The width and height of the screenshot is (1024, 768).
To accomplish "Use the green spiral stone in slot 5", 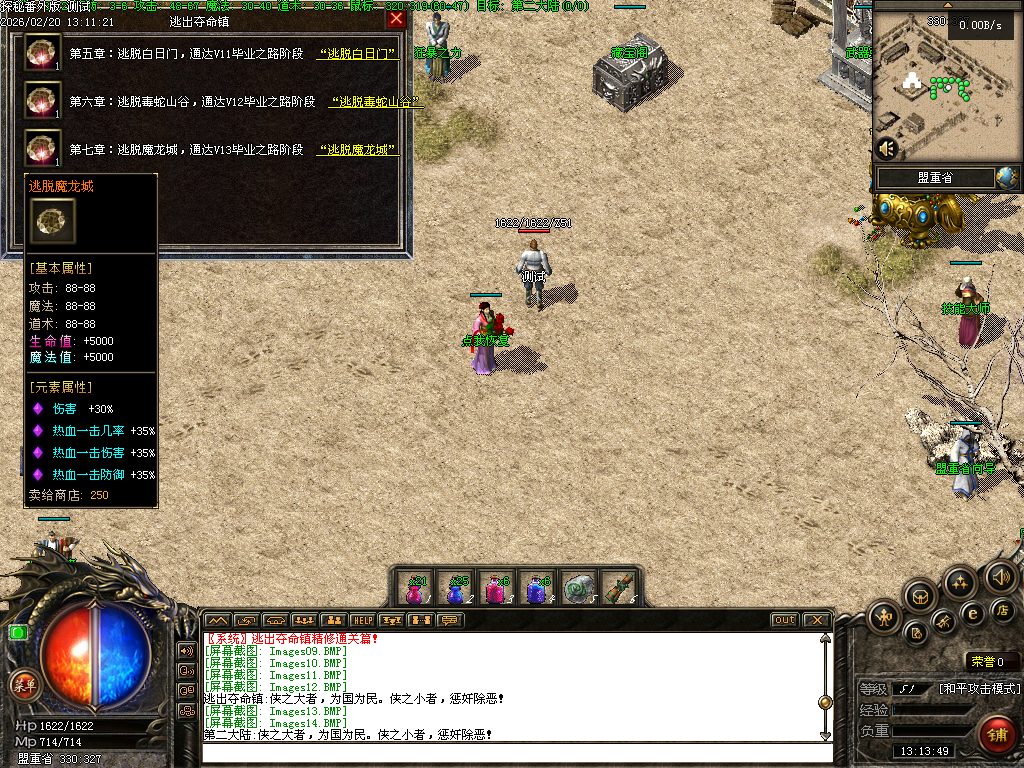I will (x=577, y=590).
